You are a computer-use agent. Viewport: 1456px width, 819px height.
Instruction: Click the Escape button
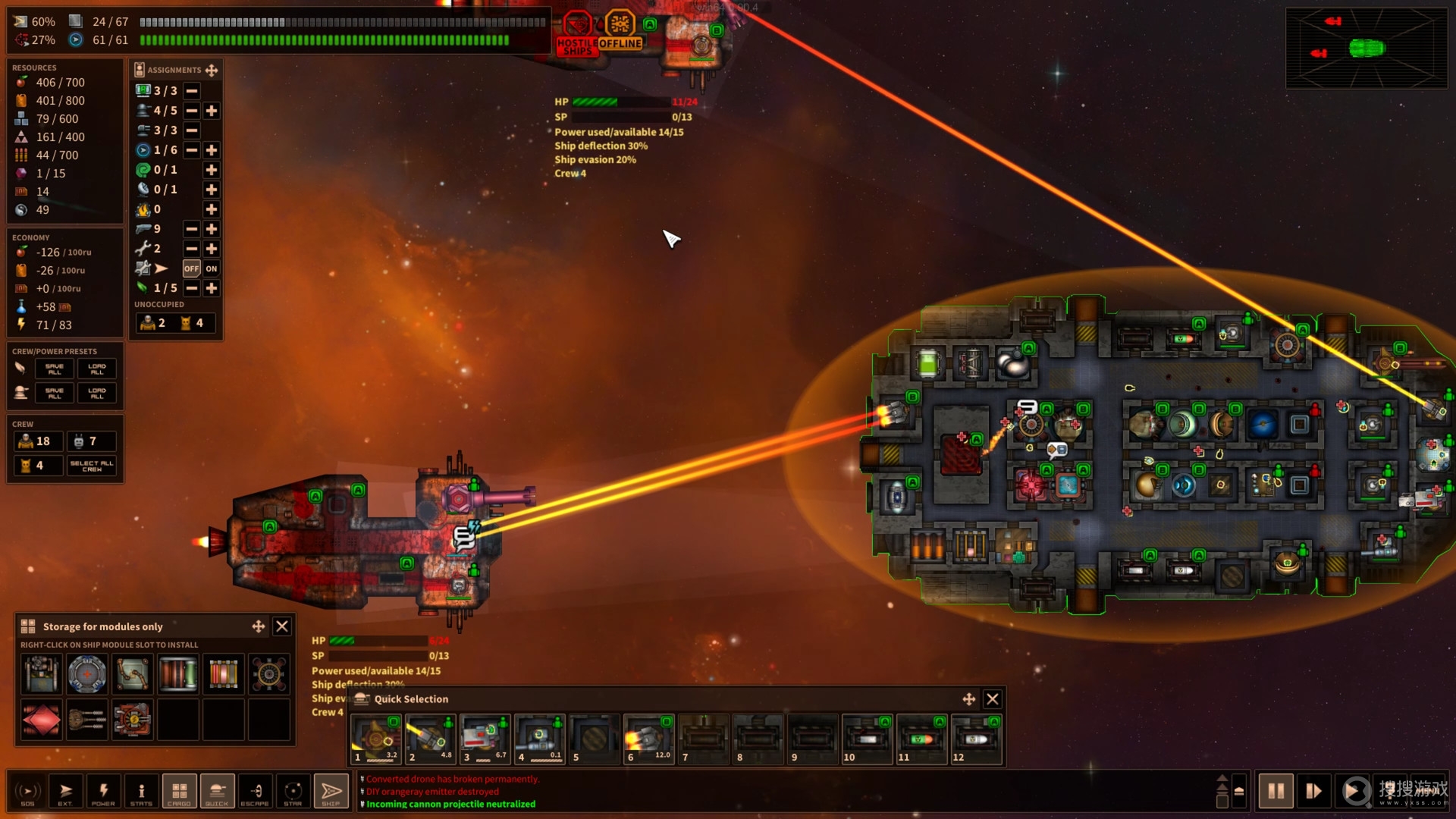(x=255, y=791)
